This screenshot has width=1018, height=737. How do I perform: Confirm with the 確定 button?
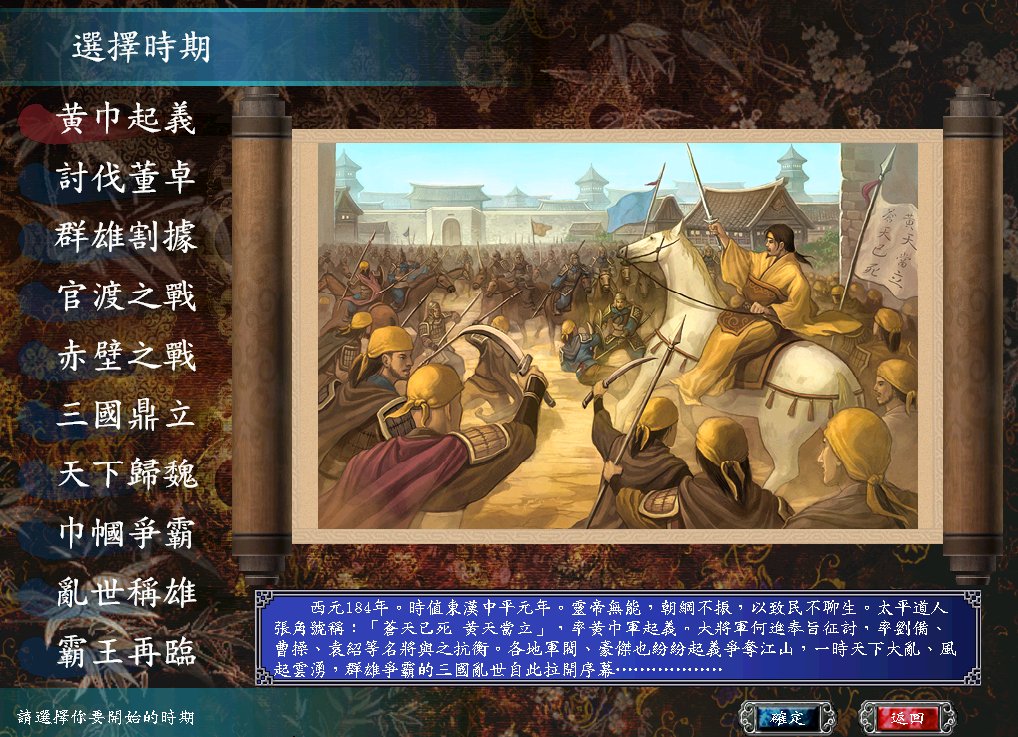787,717
